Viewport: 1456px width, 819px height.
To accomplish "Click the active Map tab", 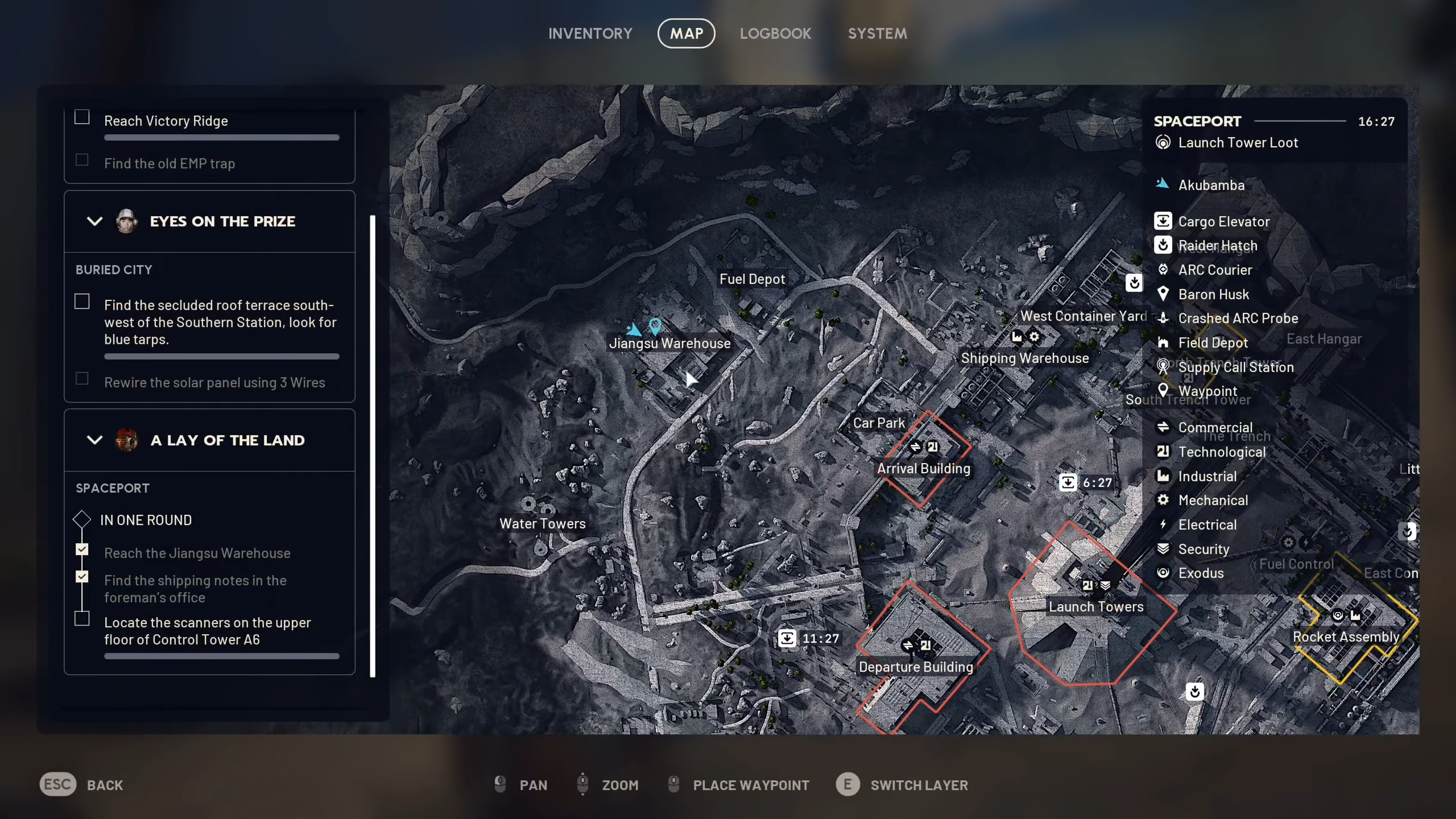I will [x=686, y=34].
